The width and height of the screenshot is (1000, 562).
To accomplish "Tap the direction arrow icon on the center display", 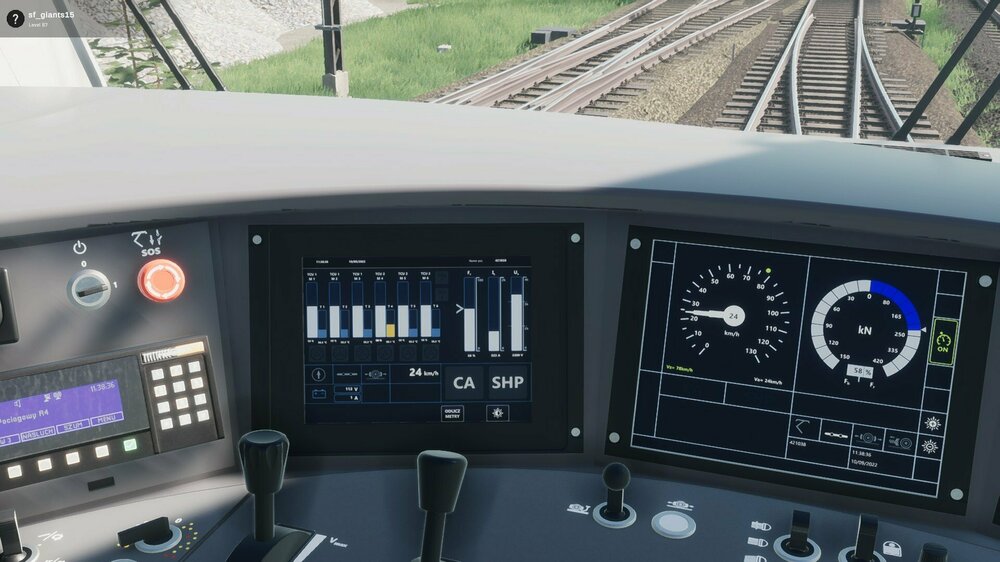I will coord(320,374).
